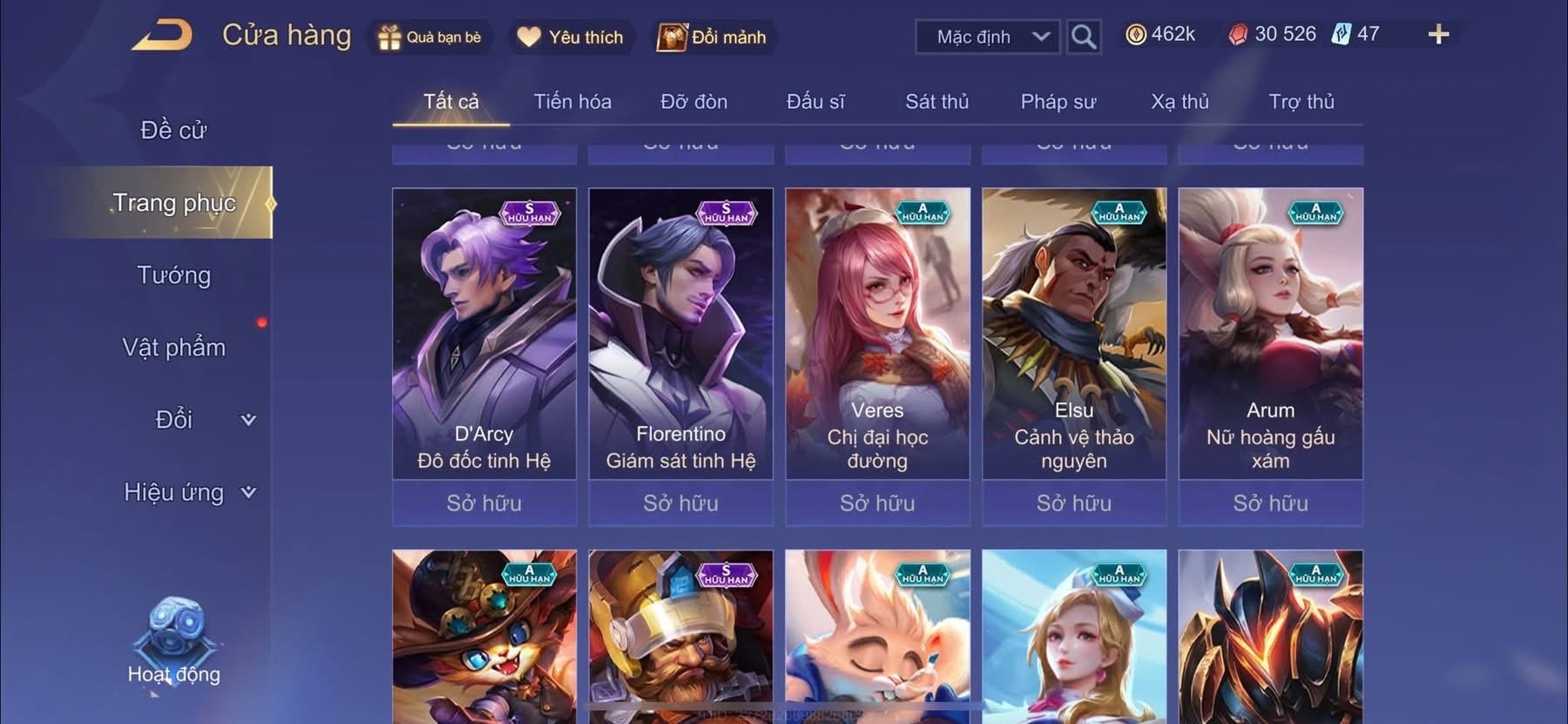Go to the Tướng shop section
This screenshot has height=724, width=1568.
point(173,275)
